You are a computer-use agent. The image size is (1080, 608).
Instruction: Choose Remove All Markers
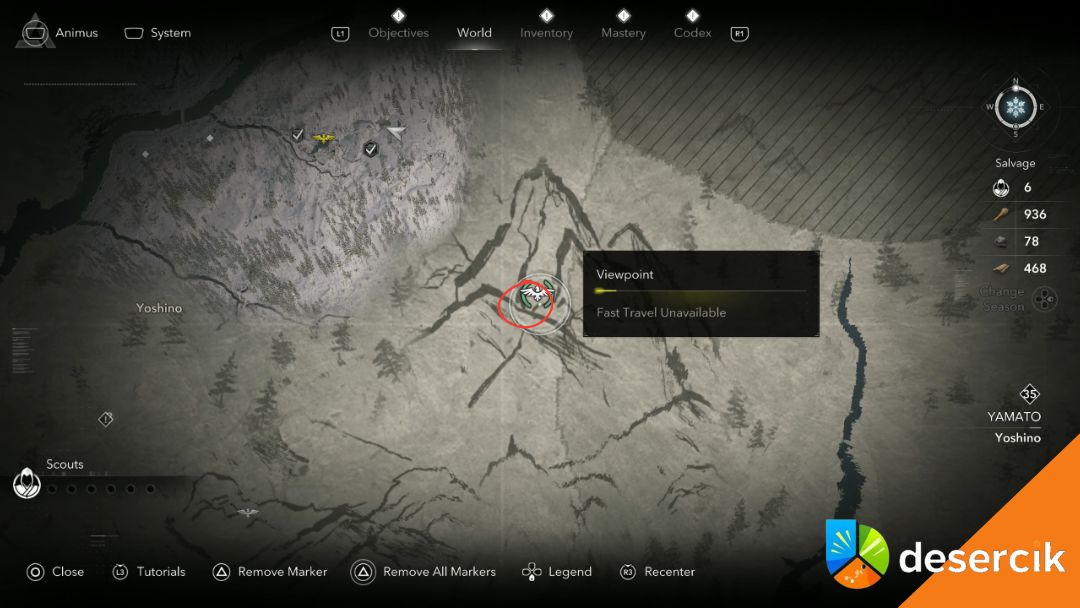coord(424,572)
